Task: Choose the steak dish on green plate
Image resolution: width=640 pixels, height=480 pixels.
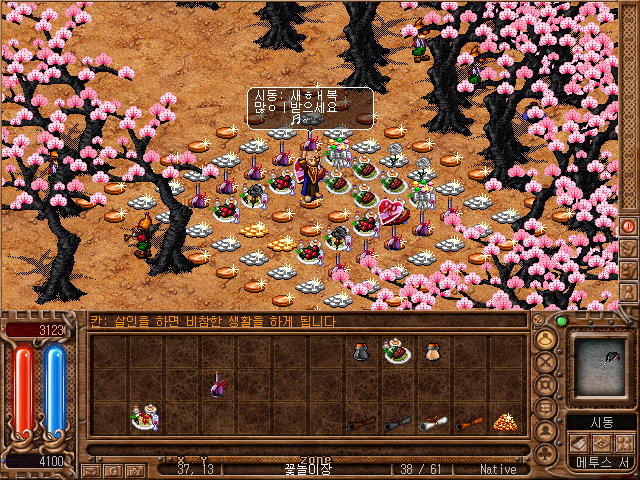Action: [x=397, y=351]
